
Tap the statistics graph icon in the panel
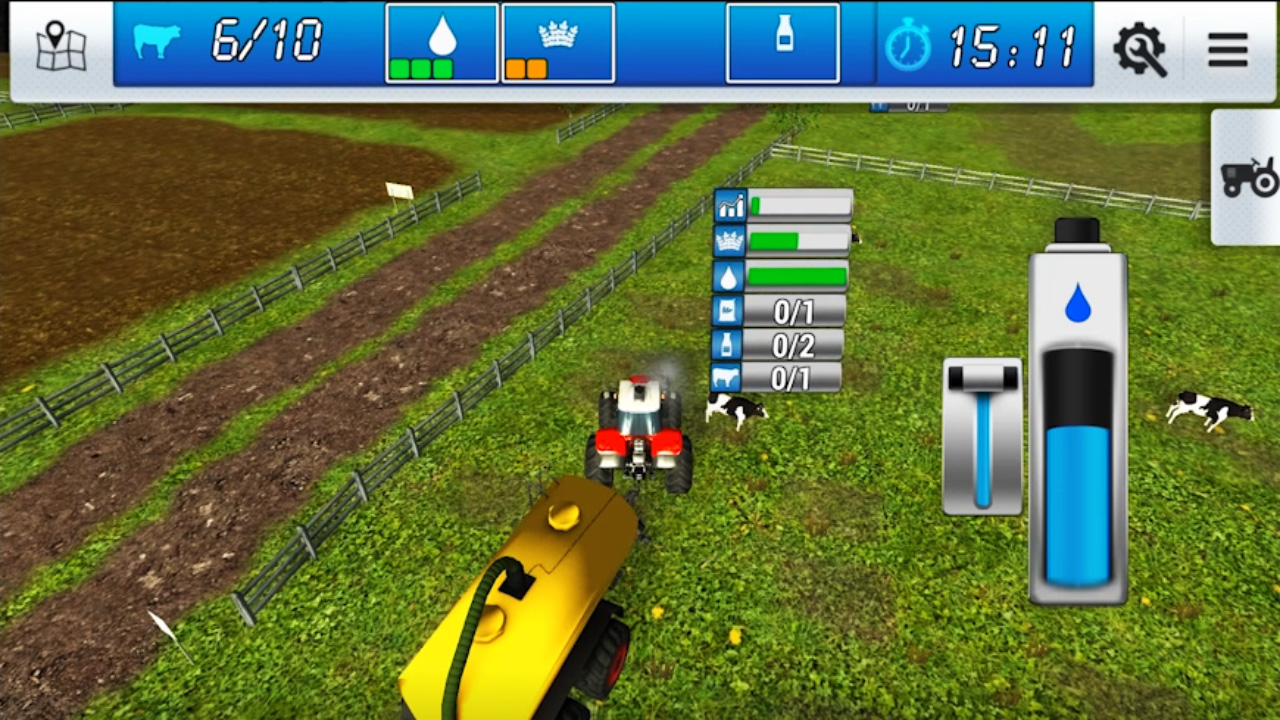point(729,206)
